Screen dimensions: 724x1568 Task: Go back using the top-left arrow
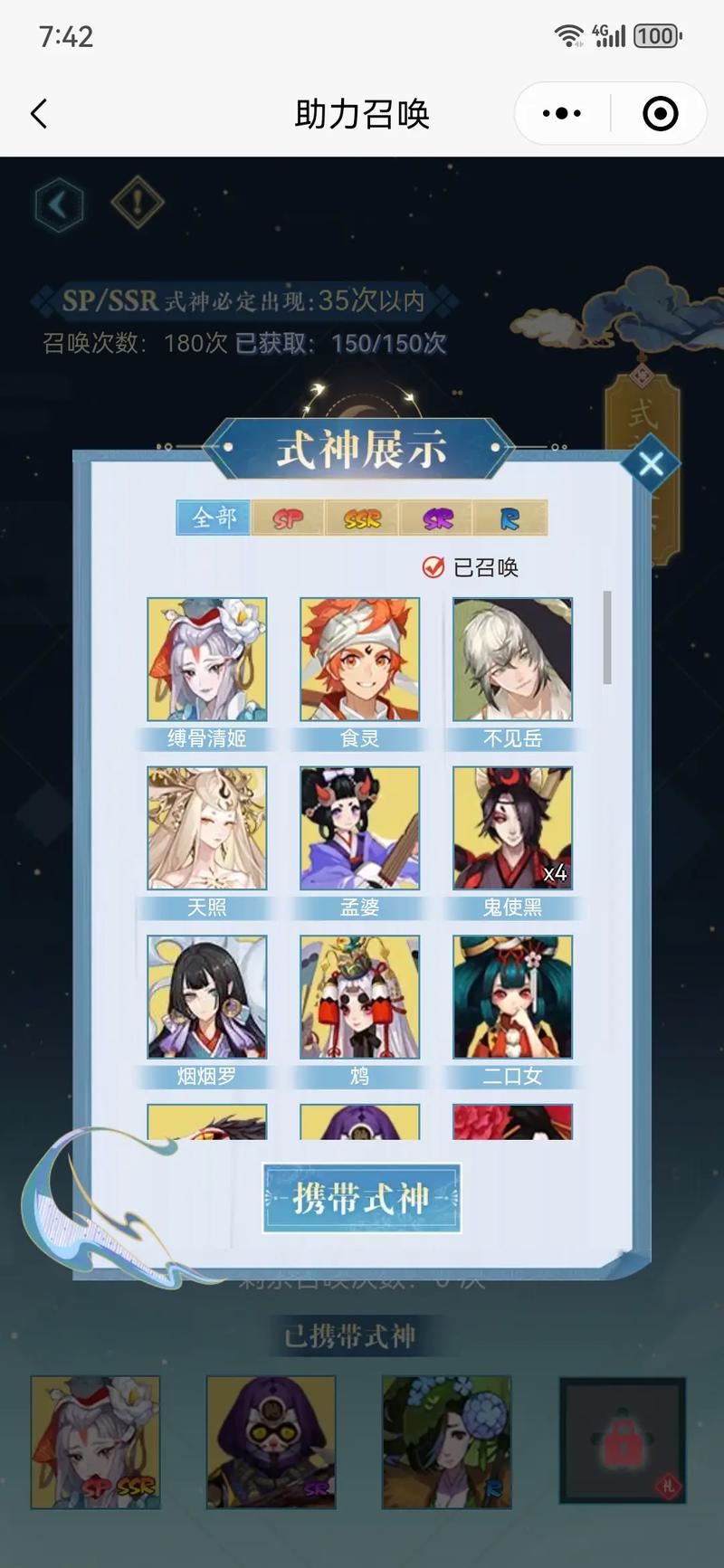click(39, 114)
